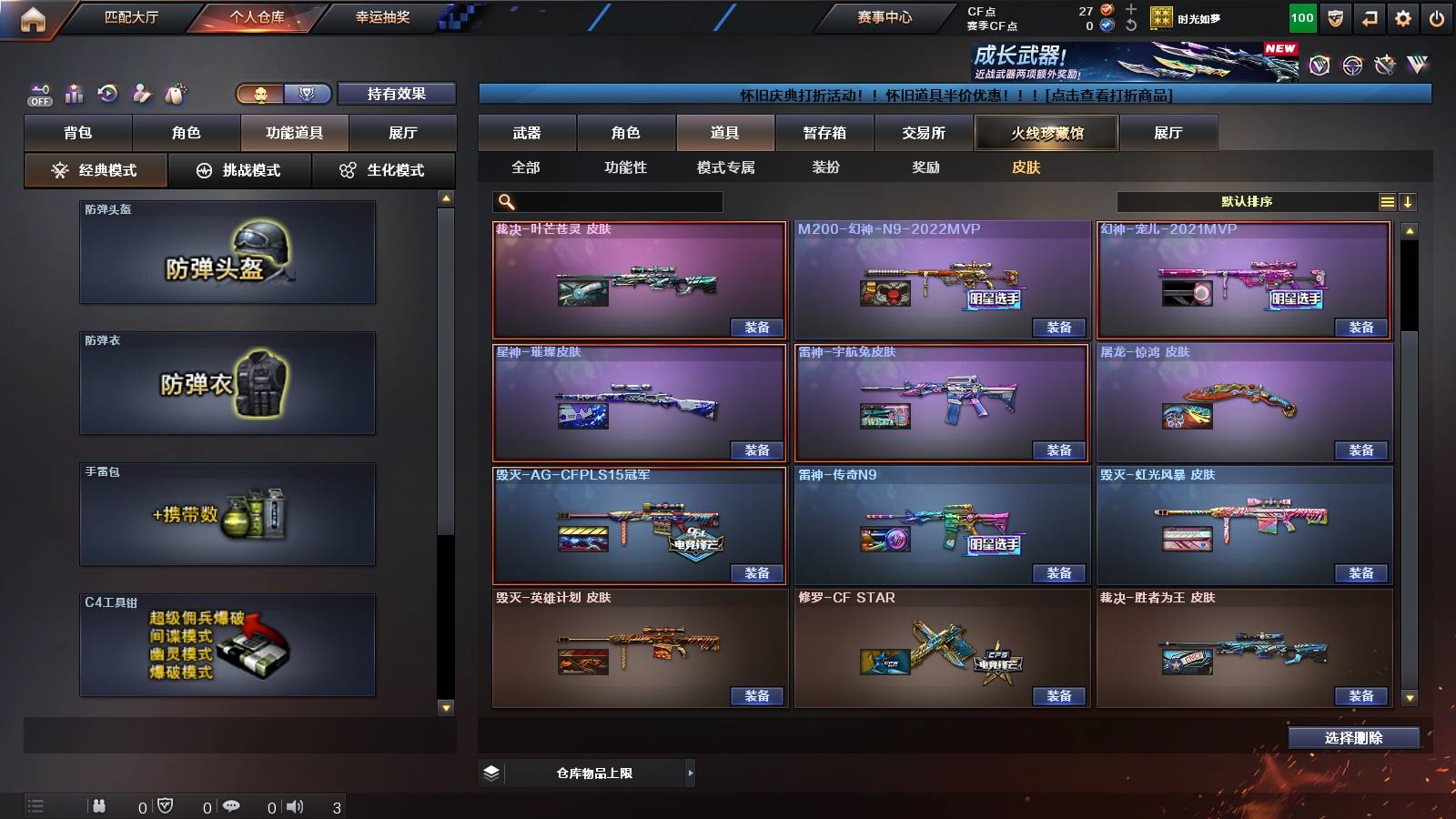Switch to the 火线珍藏馆 tab

pyautogui.click(x=1046, y=133)
